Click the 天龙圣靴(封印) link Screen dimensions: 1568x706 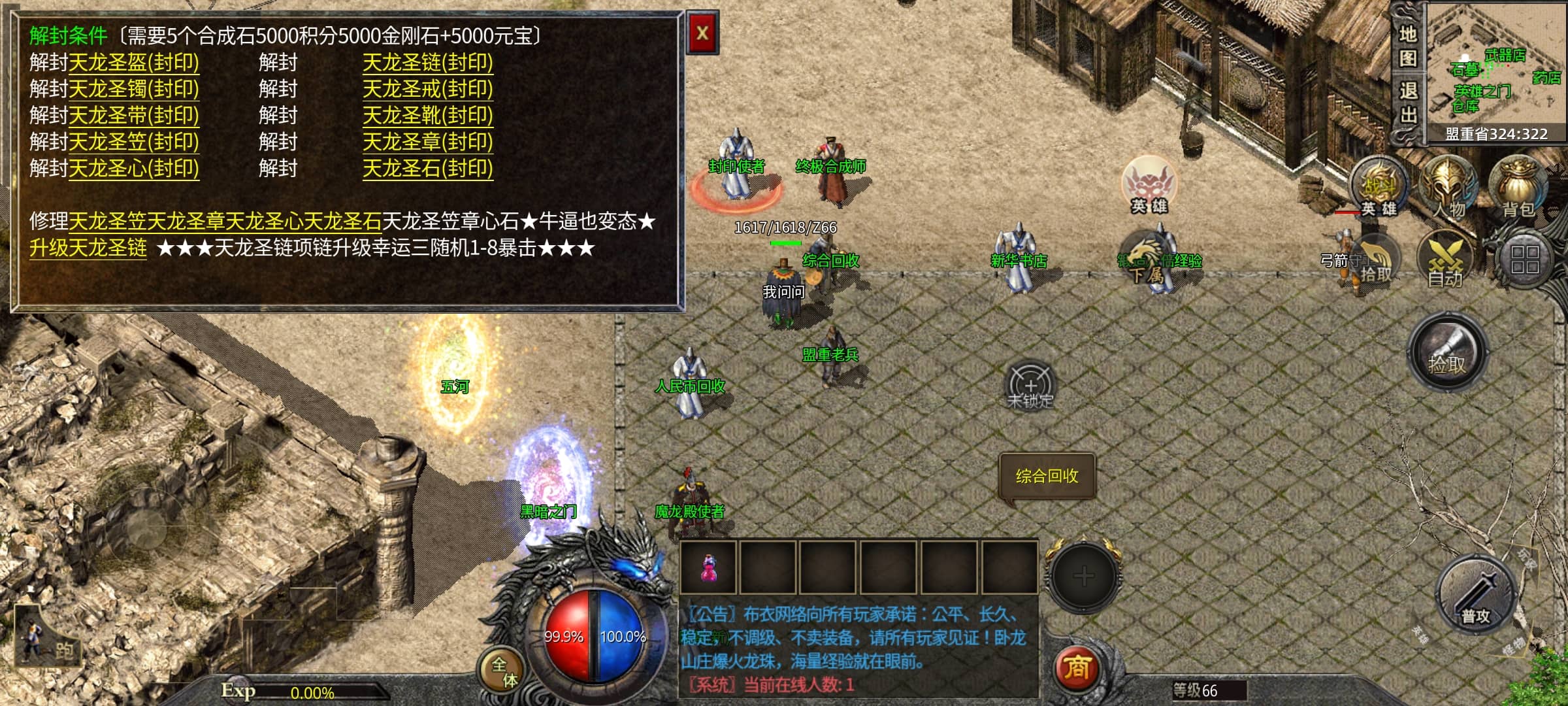427,116
